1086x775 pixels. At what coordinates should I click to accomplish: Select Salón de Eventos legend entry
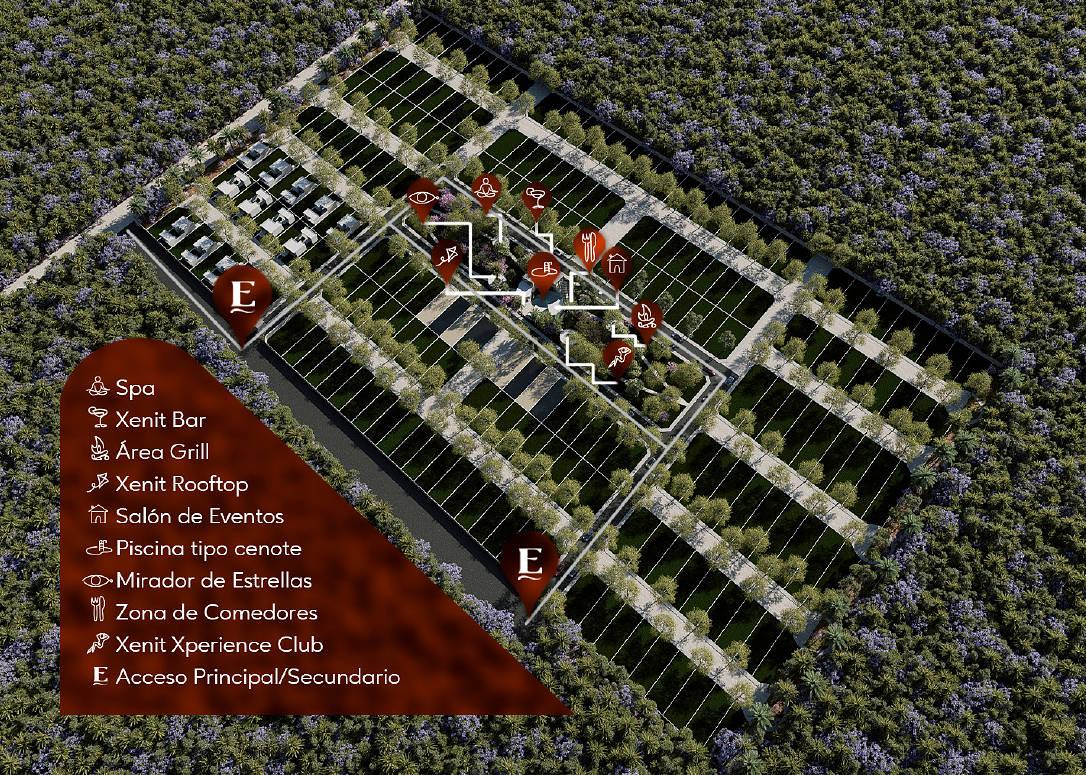(x=199, y=516)
